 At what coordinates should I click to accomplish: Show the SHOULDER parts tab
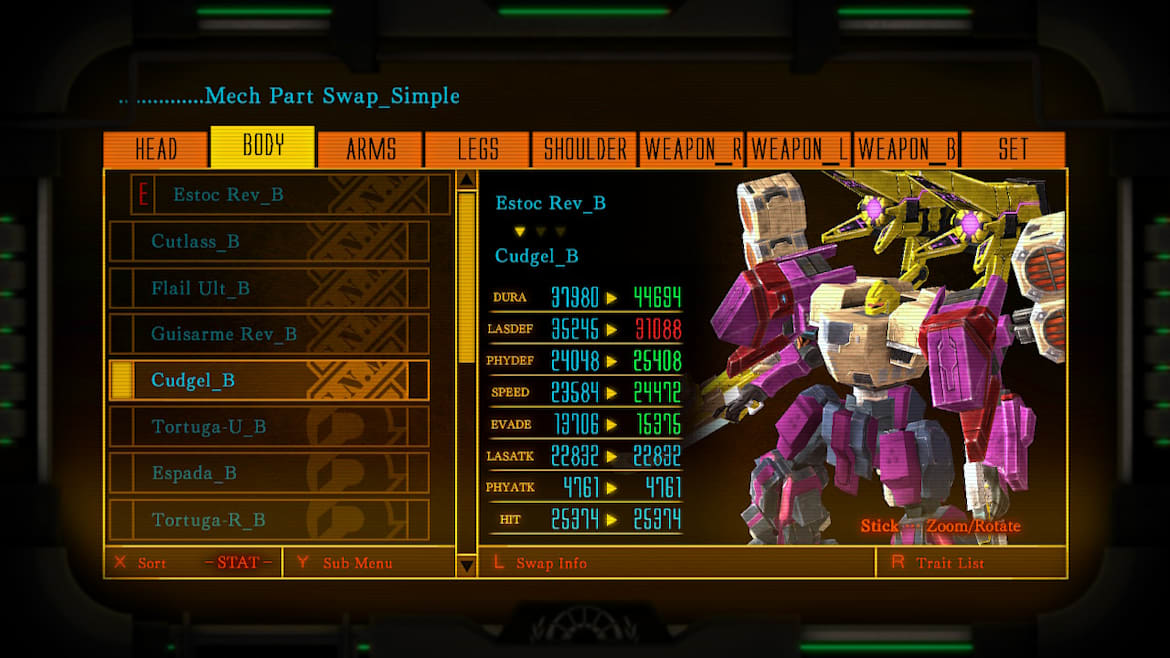(x=585, y=150)
